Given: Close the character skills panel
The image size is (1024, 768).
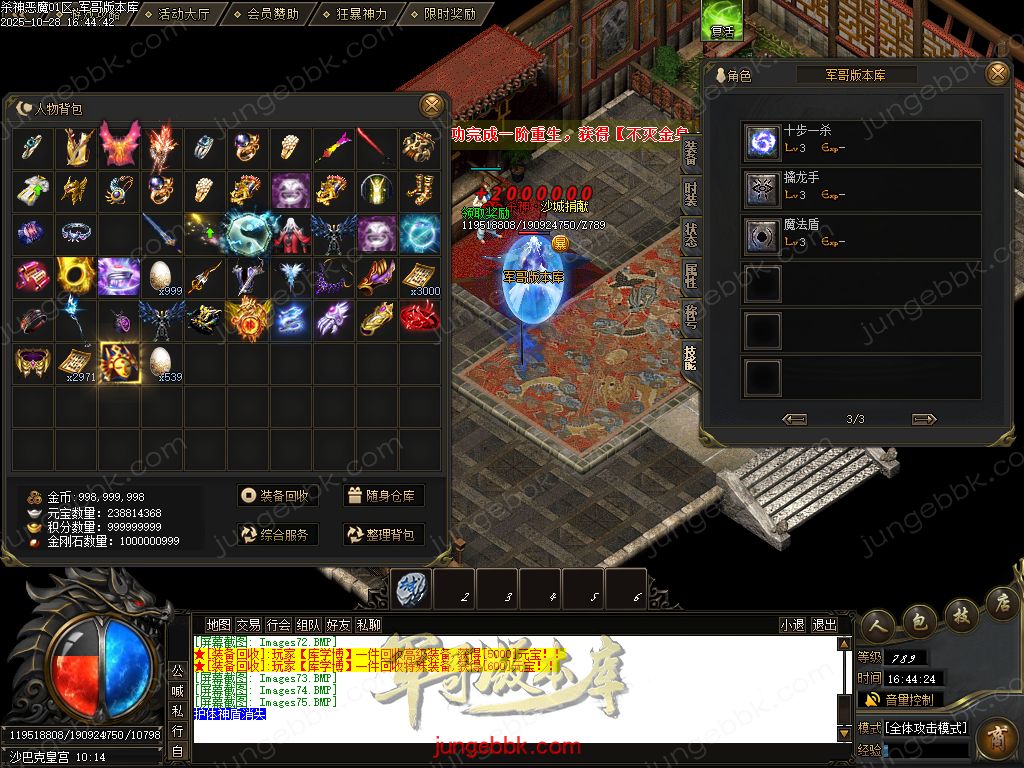Looking at the screenshot, I should pos(997,74).
